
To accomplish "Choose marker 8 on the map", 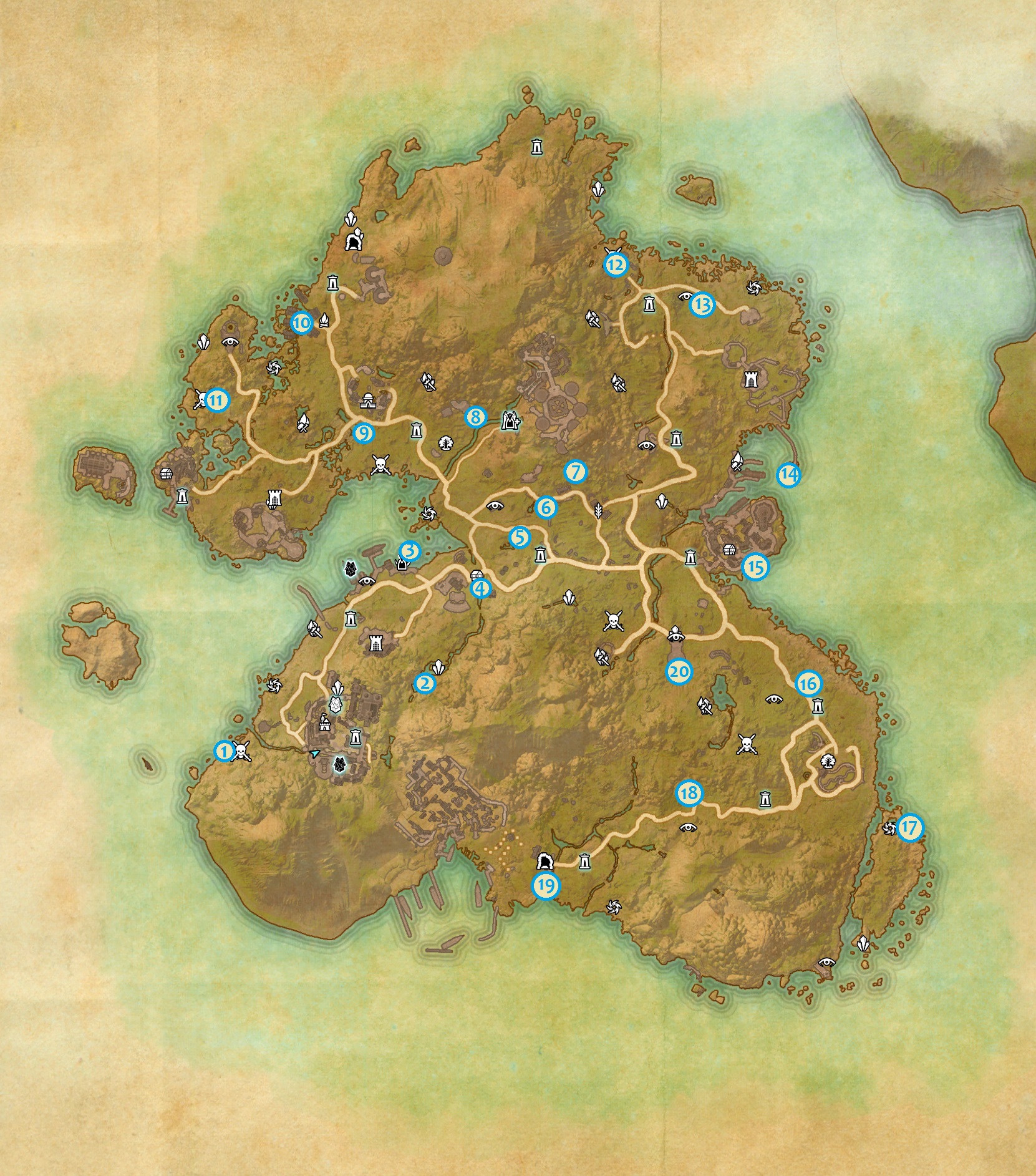I will (475, 417).
